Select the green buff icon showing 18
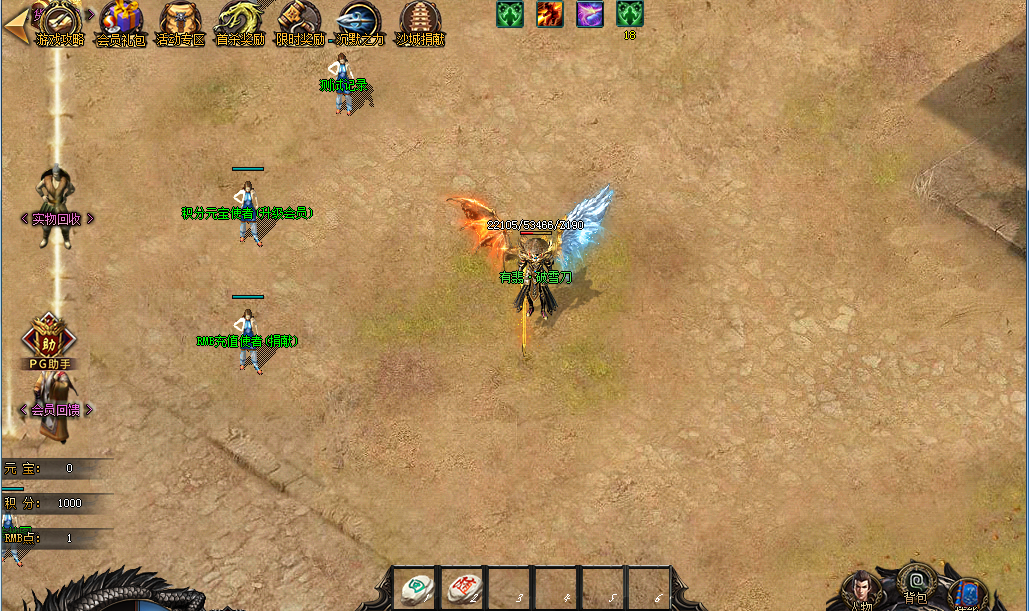Viewport: 1029px width, 611px height. (x=629, y=14)
